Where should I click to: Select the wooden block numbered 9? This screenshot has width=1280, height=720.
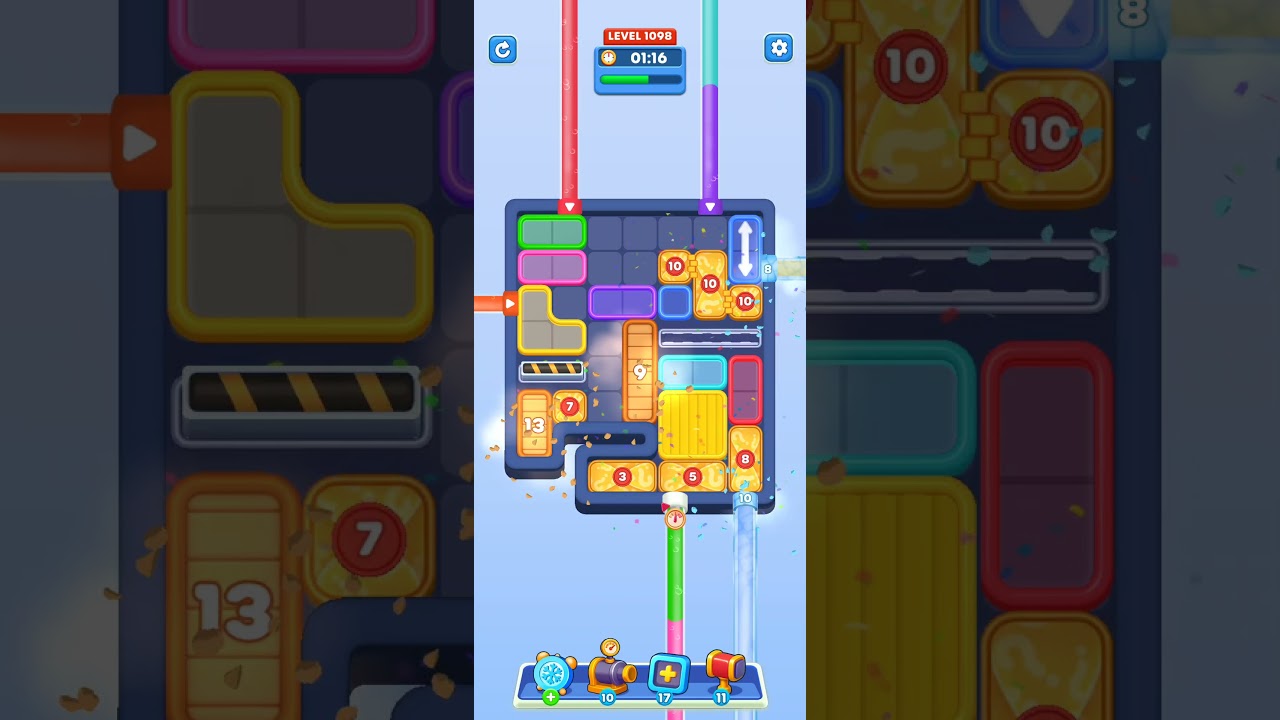coord(641,371)
